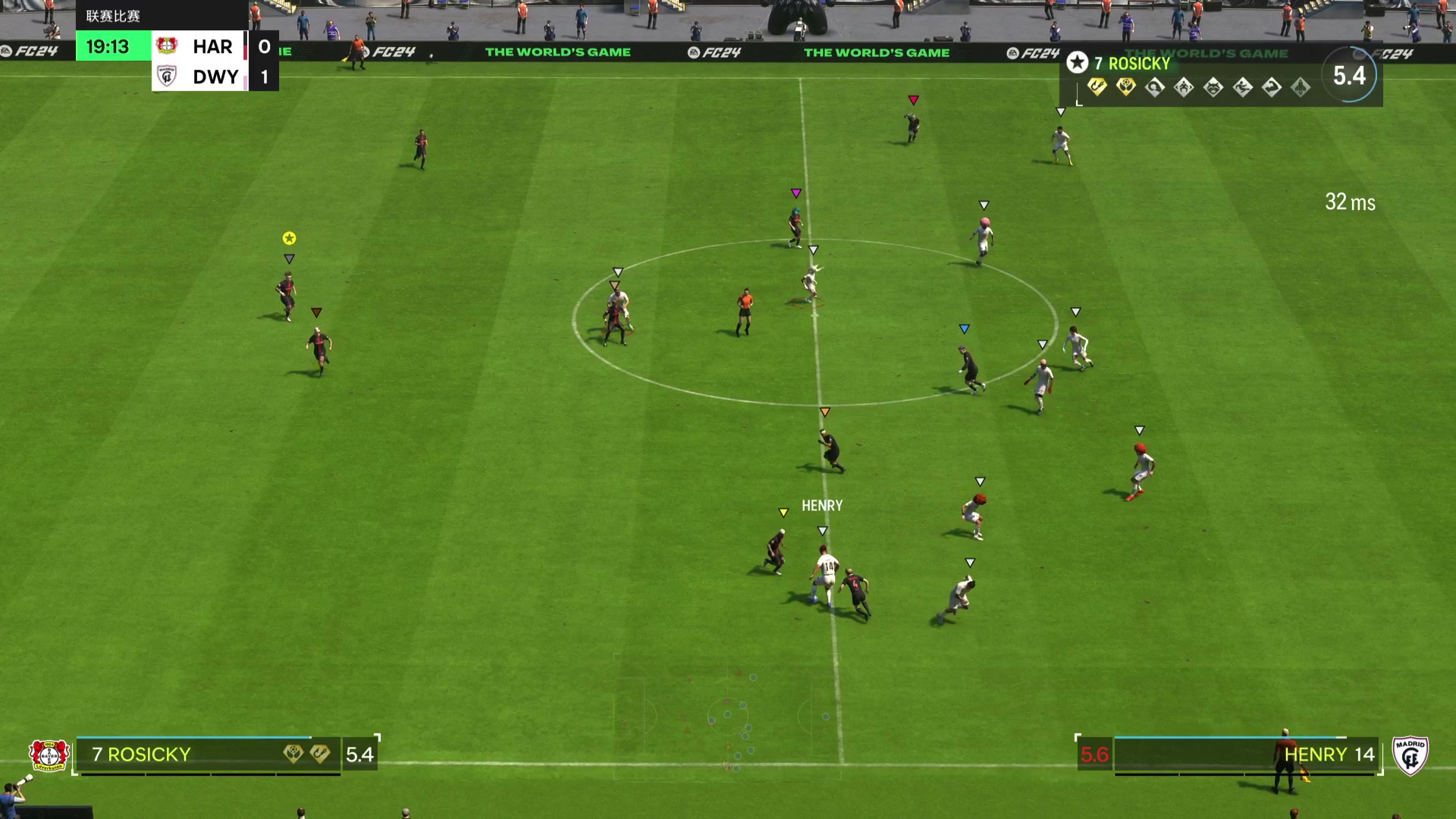Screen dimensions: 1456x819
Task: Click the star badge next to 7 ROSICKY
Action: [1077, 63]
